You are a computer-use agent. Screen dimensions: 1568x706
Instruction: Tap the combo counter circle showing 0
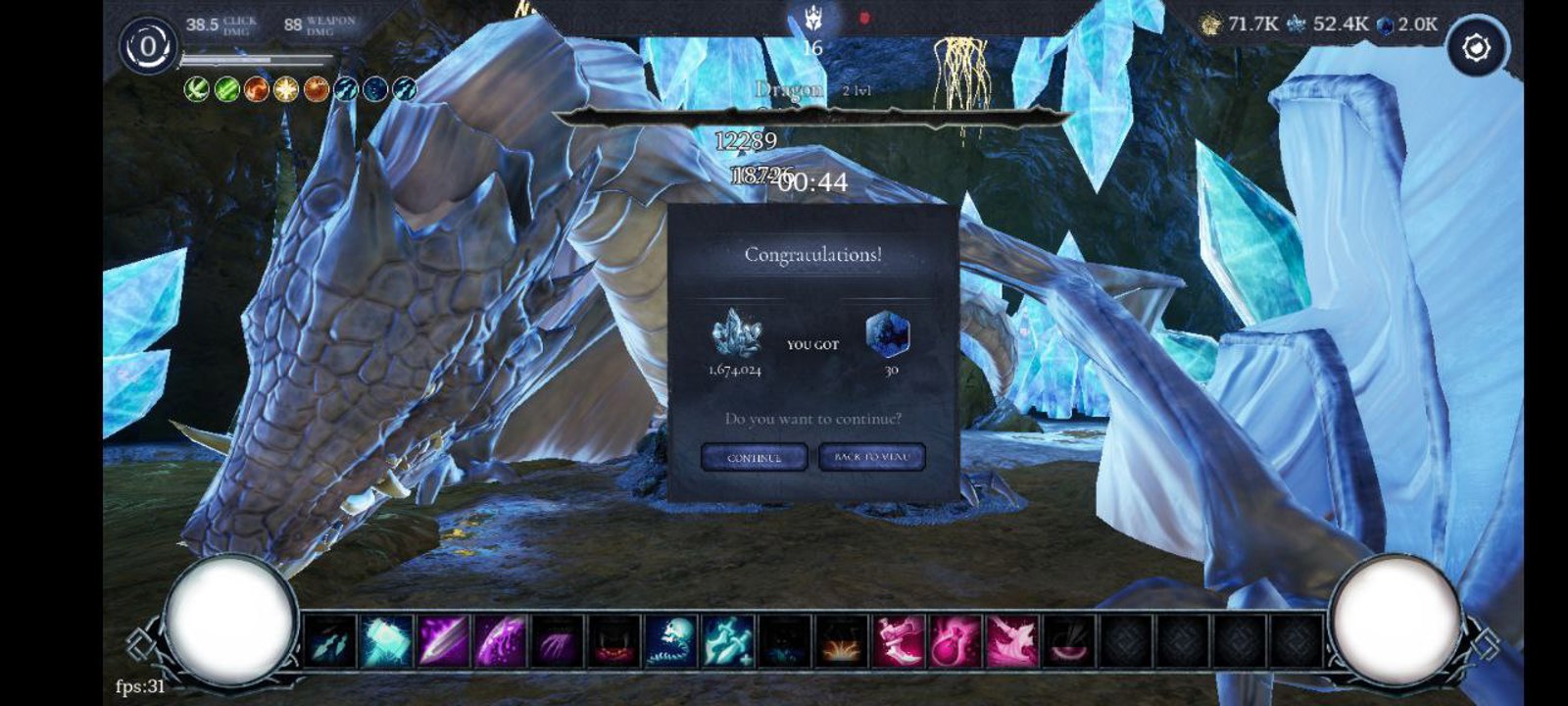148,46
